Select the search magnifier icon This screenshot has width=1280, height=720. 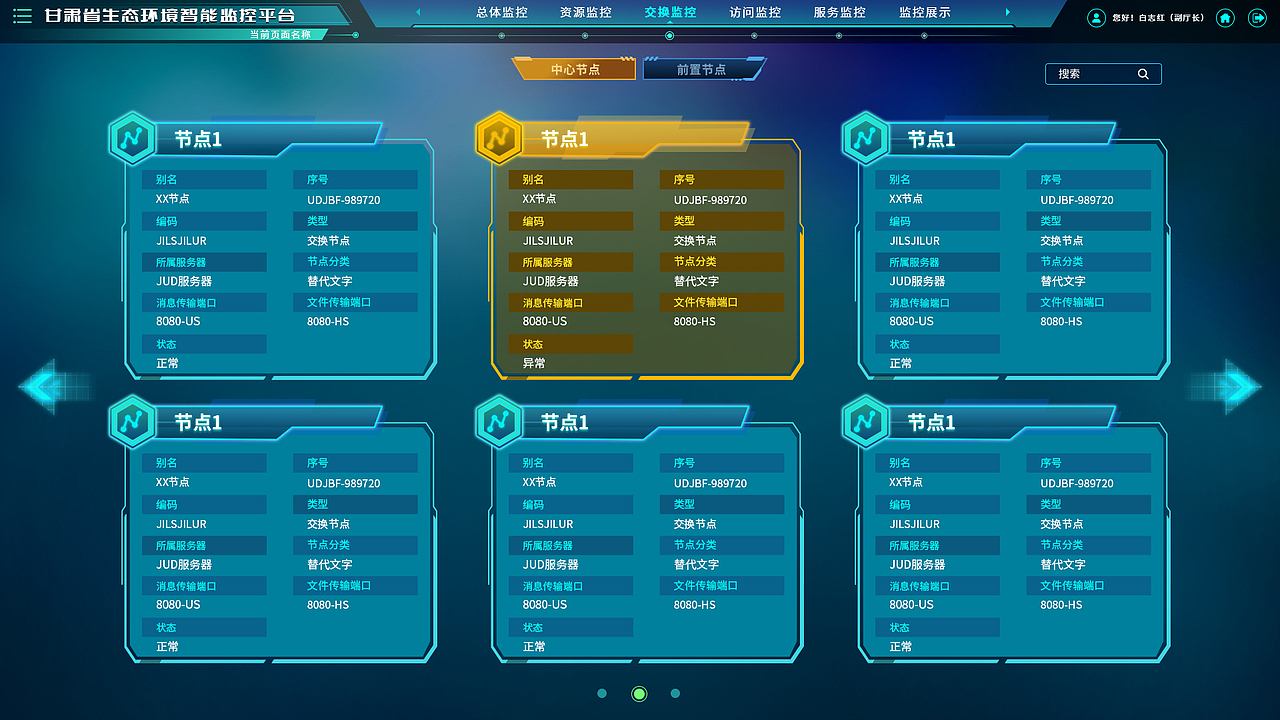click(x=1143, y=73)
